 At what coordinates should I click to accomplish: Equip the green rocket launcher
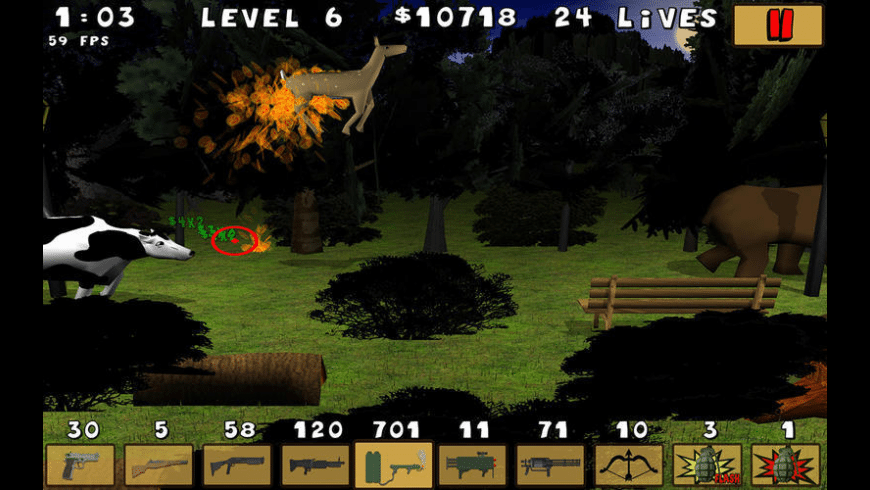click(471, 465)
